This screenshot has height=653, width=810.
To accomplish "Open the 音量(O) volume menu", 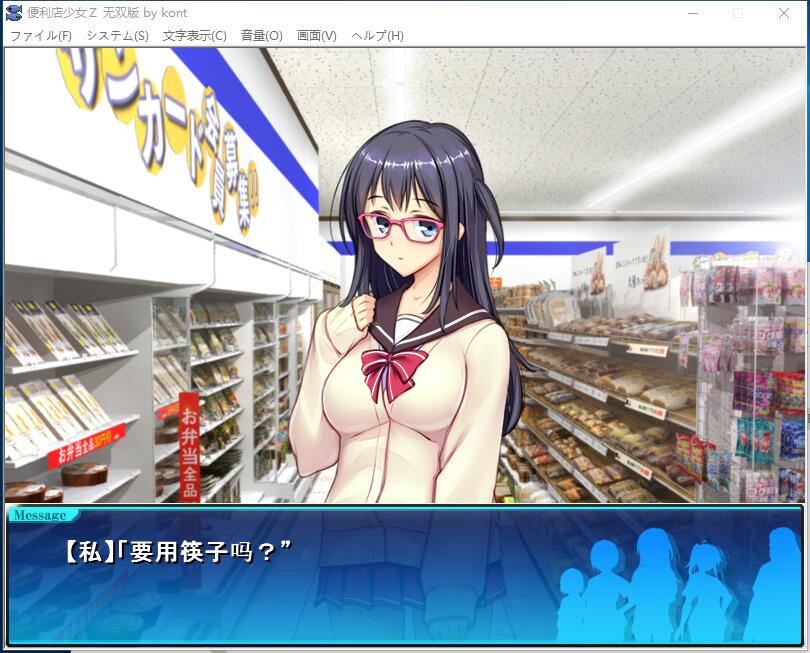I will tap(262, 36).
